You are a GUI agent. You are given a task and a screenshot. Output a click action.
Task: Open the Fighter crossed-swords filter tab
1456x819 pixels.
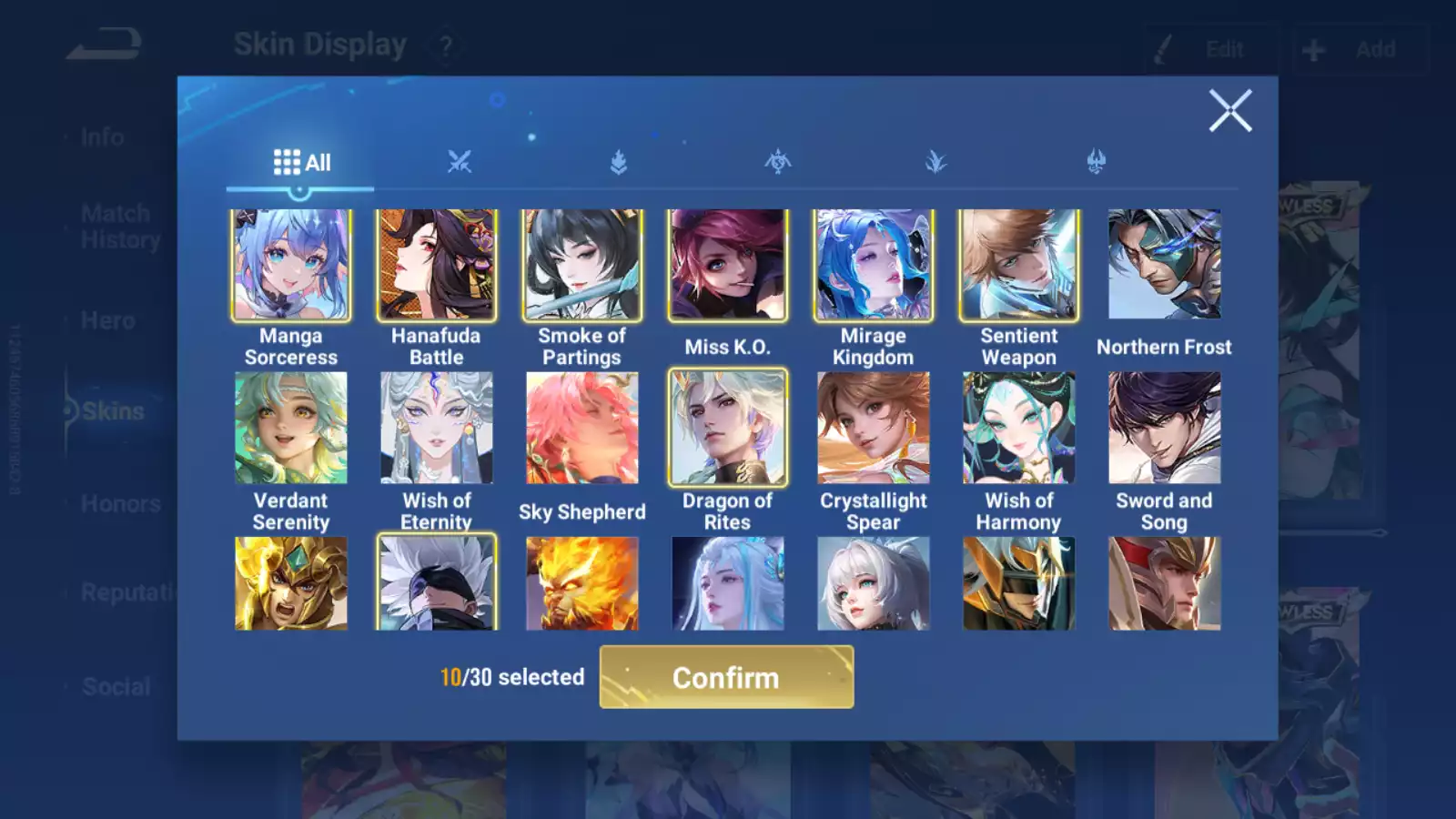460,161
